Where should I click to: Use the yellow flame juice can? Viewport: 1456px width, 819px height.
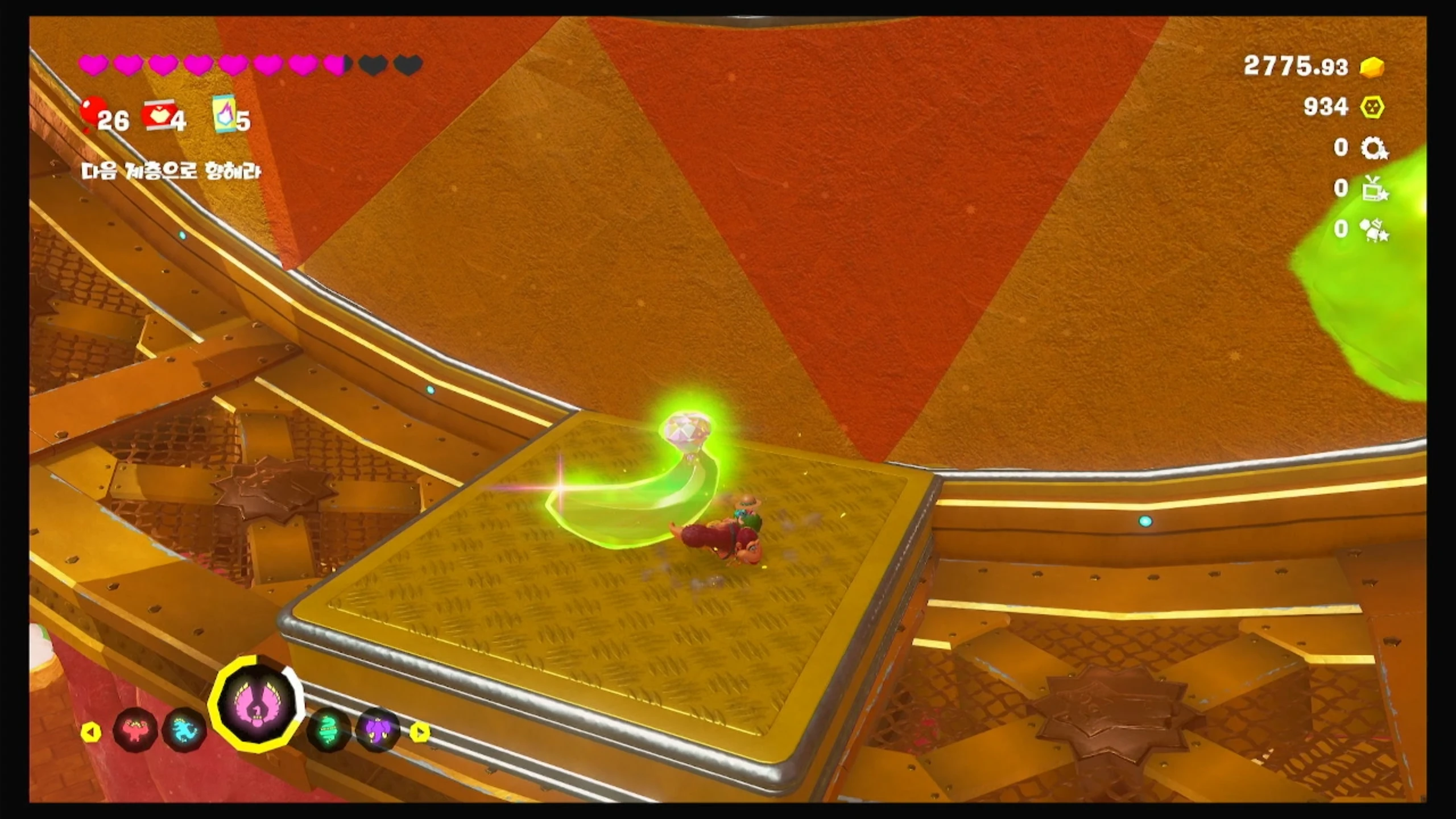[x=225, y=114]
